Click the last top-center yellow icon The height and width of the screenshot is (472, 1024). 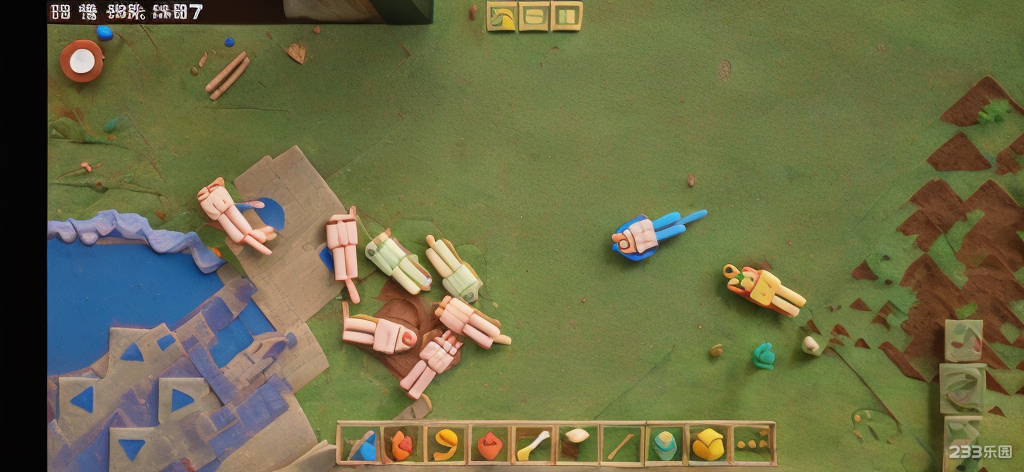(566, 16)
